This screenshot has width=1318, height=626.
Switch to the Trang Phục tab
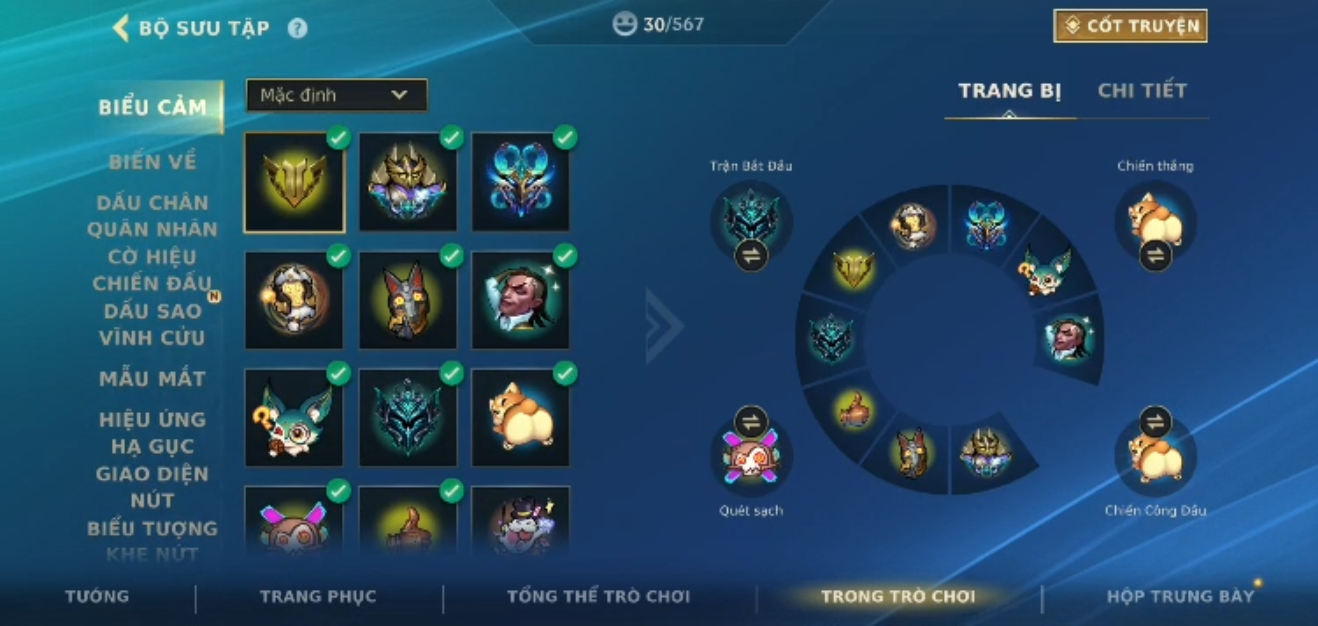pyautogui.click(x=318, y=596)
